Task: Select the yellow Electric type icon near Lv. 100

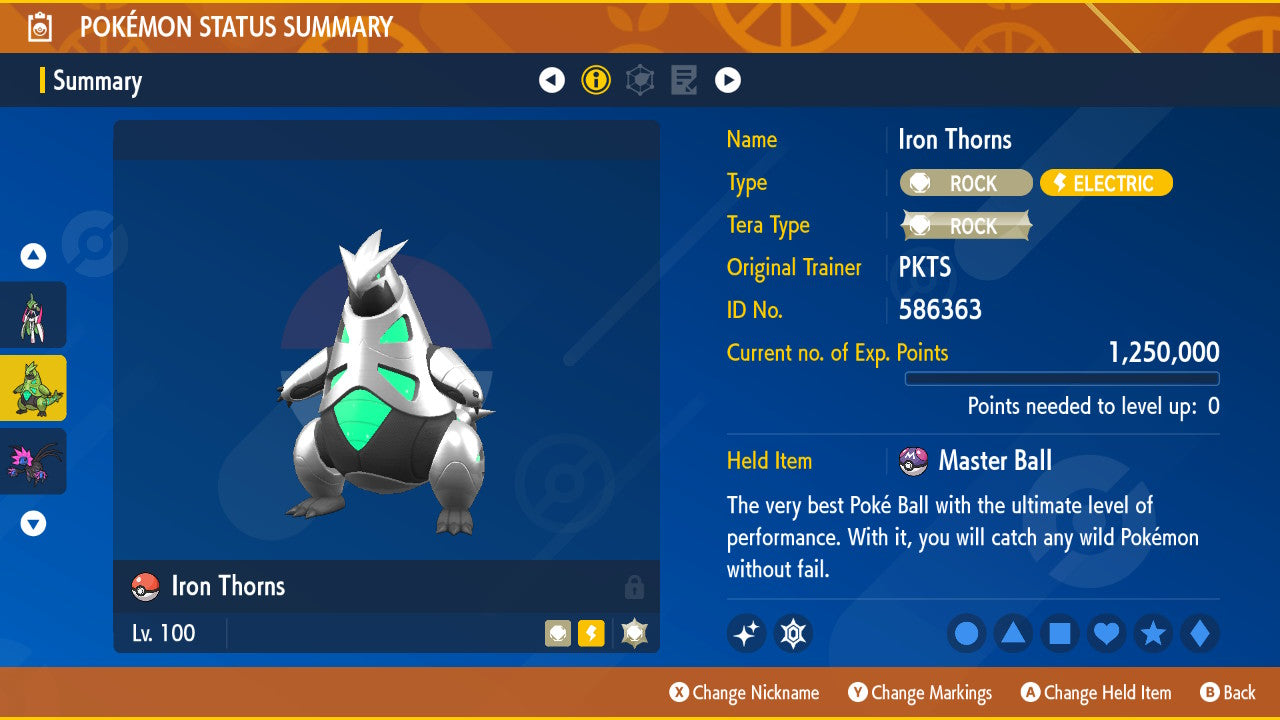Action: [590, 633]
